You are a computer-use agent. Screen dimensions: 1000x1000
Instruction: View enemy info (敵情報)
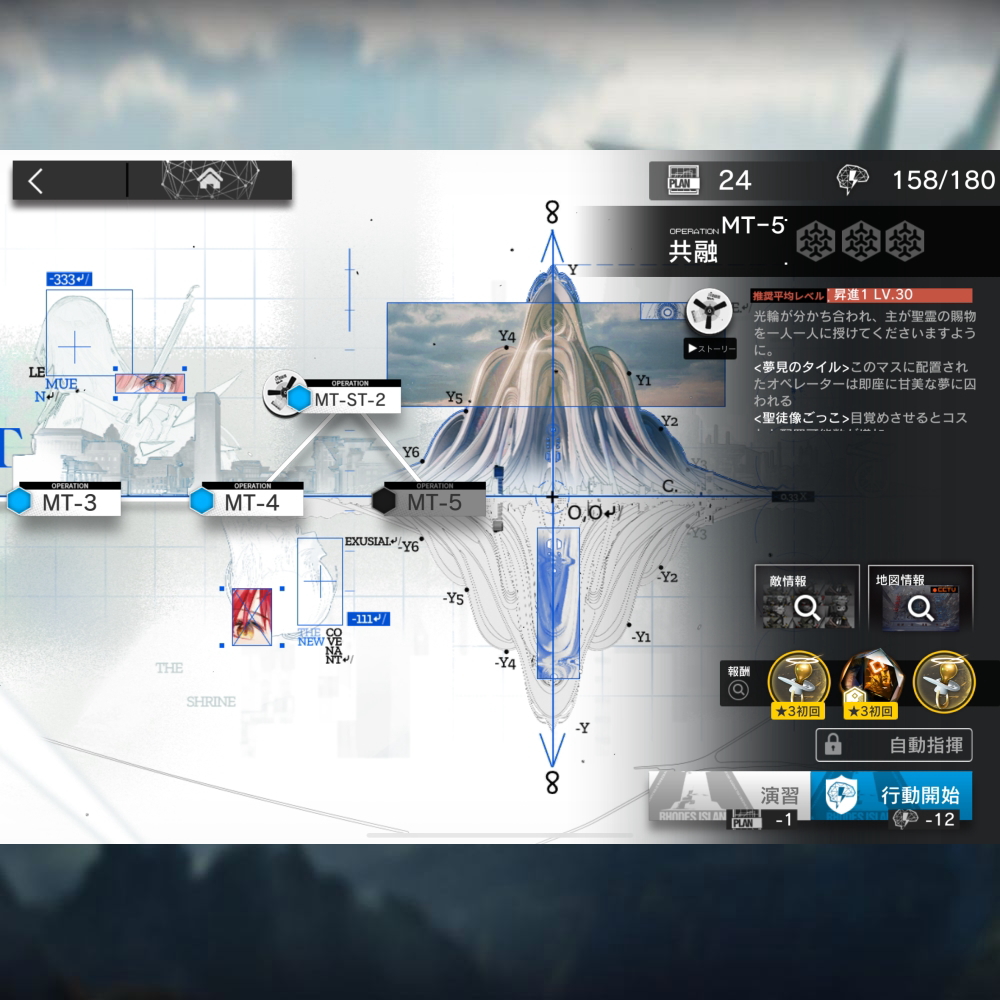tap(806, 598)
